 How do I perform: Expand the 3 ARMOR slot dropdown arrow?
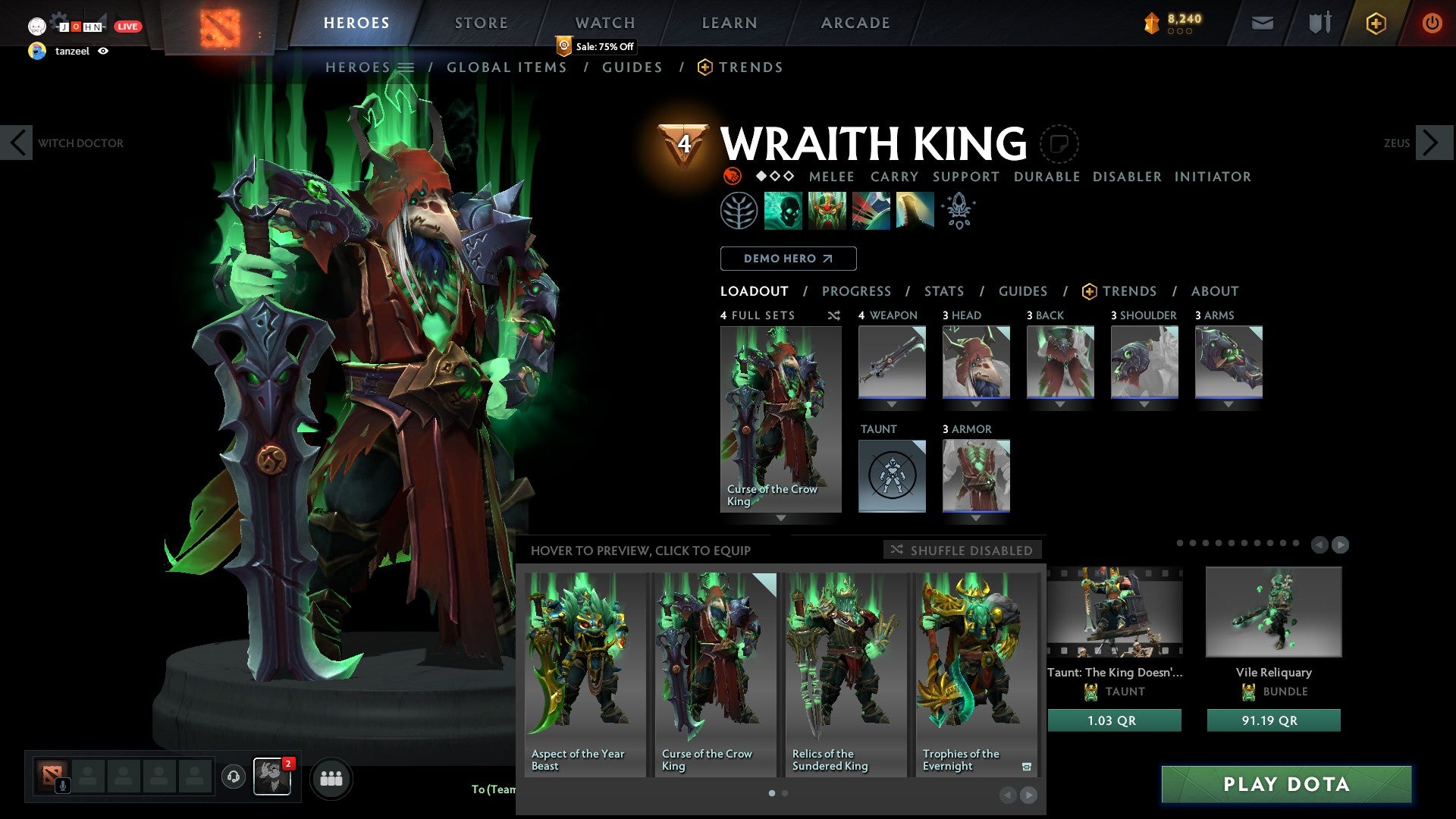tap(976, 518)
